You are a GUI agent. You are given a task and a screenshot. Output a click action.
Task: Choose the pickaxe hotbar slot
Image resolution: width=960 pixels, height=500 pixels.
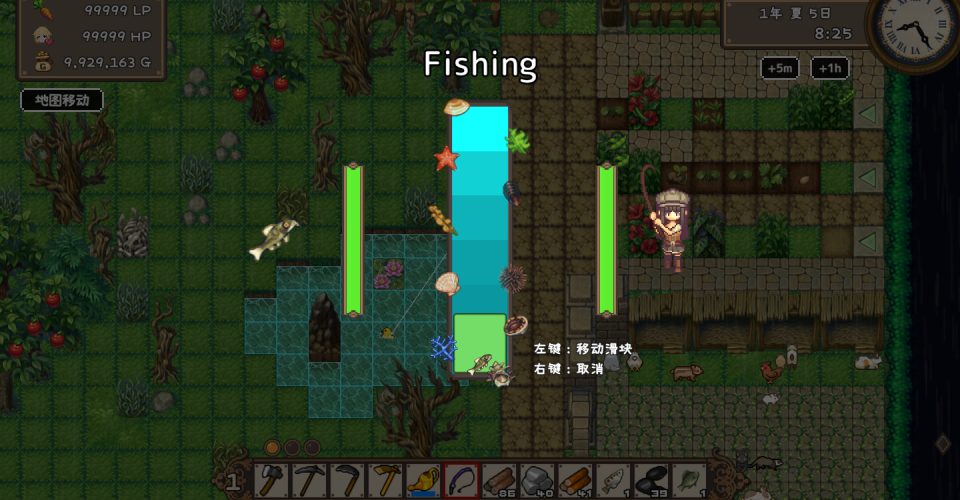[308, 480]
